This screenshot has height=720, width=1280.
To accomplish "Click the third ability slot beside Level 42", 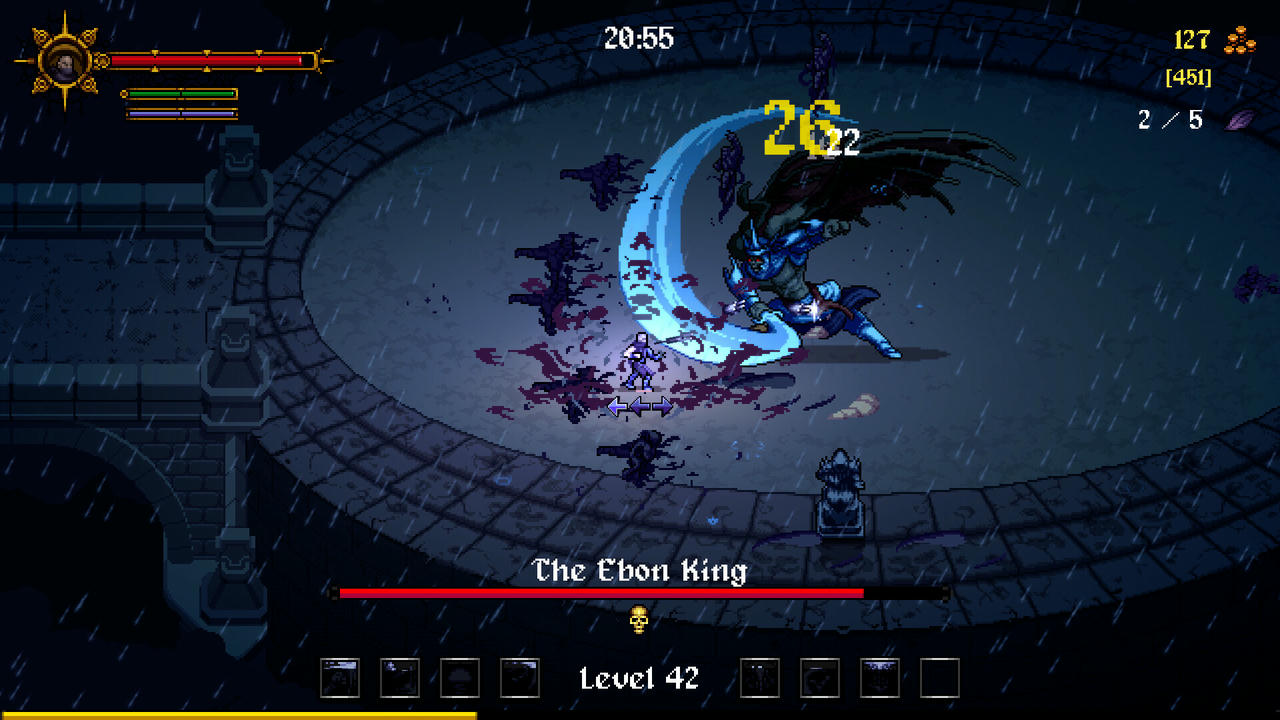I will pyautogui.click(x=458, y=677).
